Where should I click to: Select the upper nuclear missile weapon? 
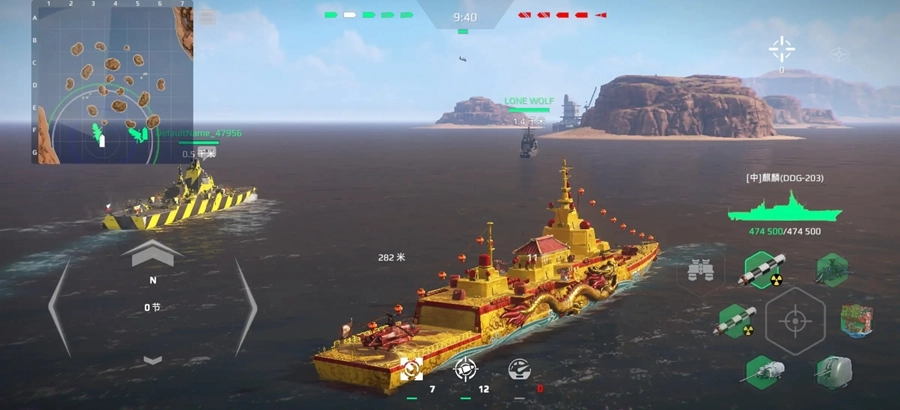tap(763, 269)
